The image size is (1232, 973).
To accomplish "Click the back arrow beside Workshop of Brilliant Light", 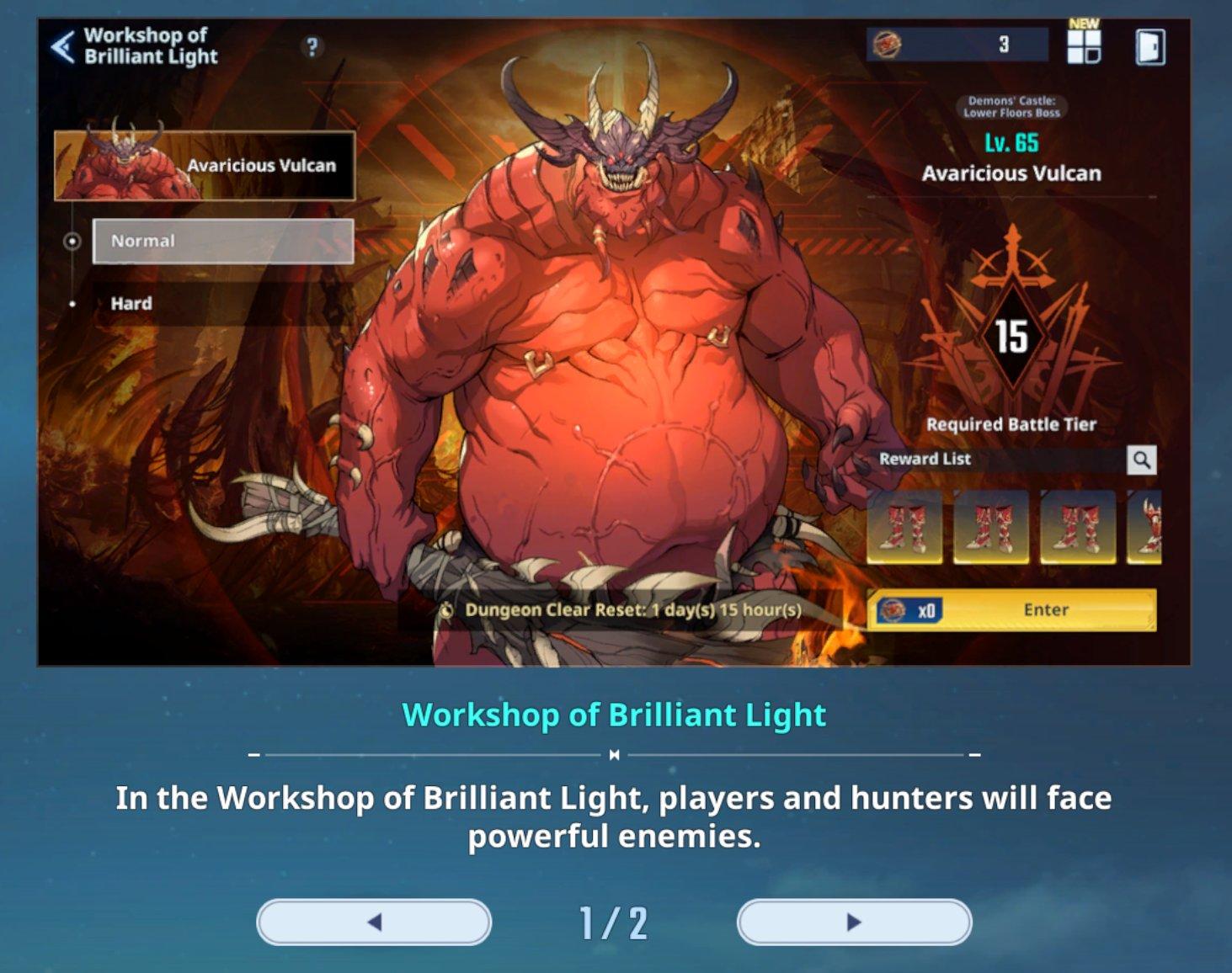I will 61,46.
